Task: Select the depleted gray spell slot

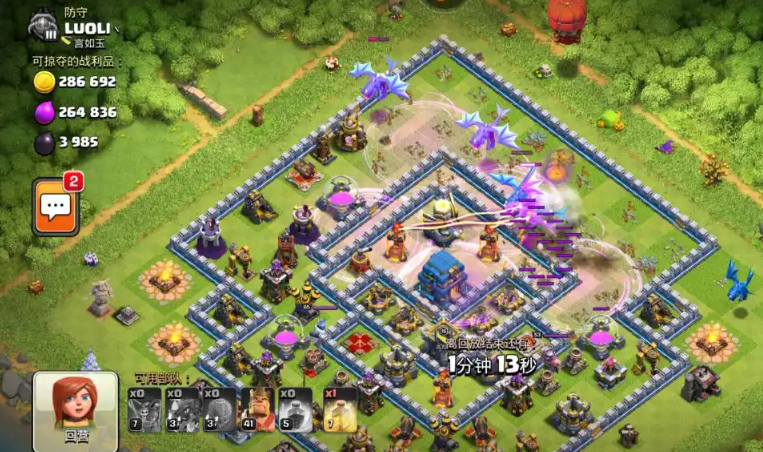Action: click(296, 410)
